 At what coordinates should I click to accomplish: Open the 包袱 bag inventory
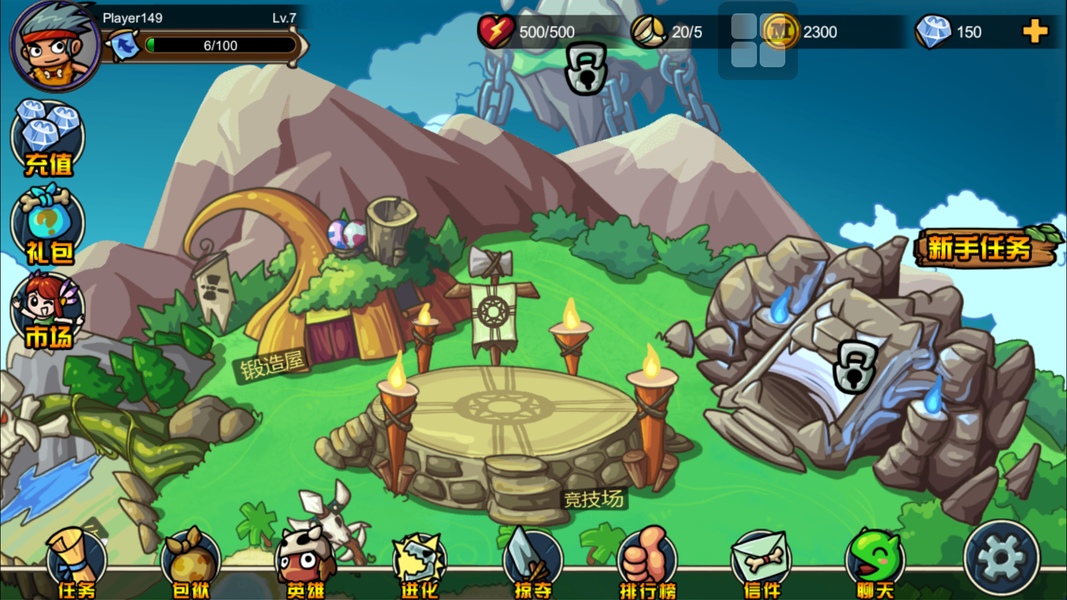[x=190, y=565]
